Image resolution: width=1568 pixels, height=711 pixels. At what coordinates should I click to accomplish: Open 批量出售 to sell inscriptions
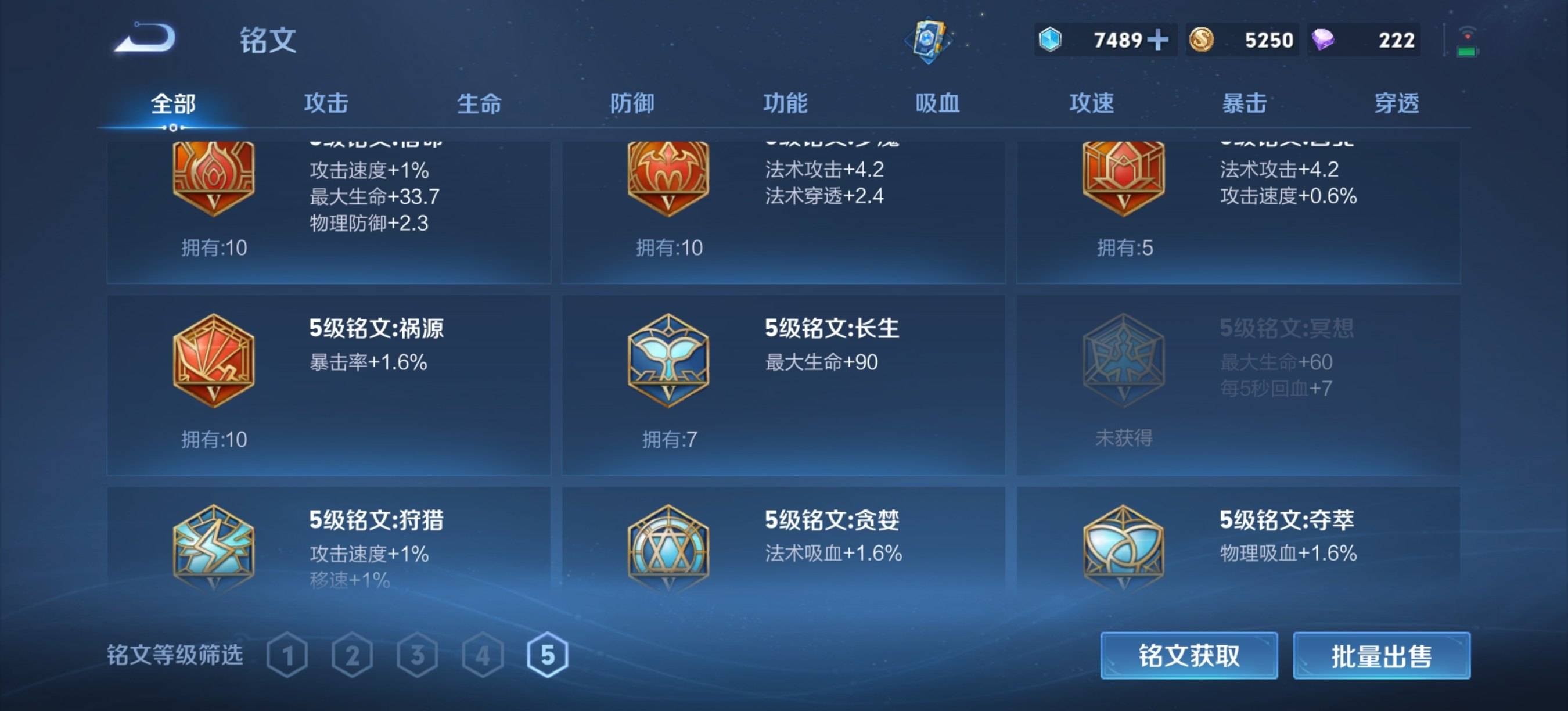(x=1382, y=656)
